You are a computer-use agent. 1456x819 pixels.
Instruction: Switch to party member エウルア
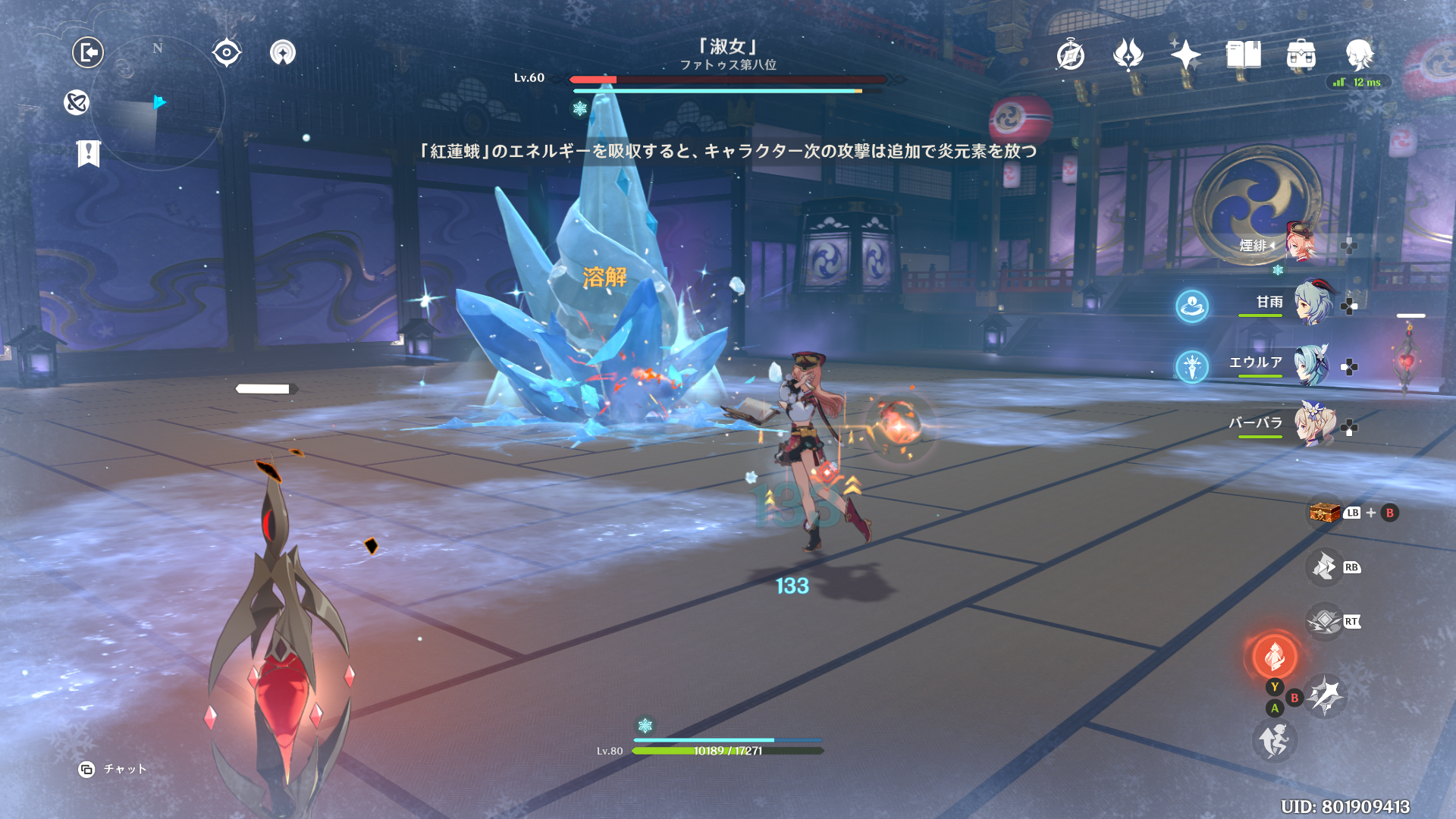pos(1312,364)
